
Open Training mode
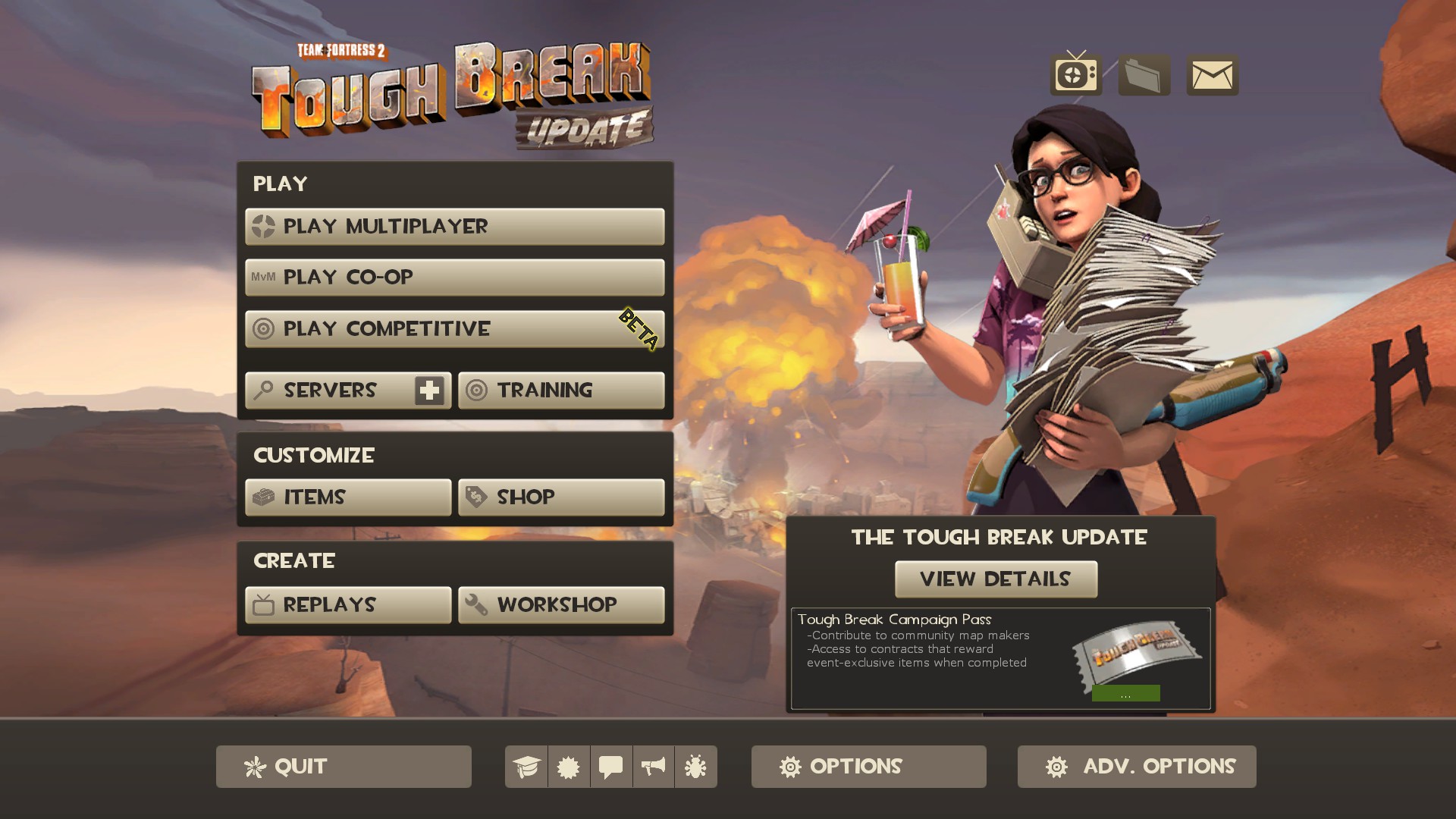point(561,391)
